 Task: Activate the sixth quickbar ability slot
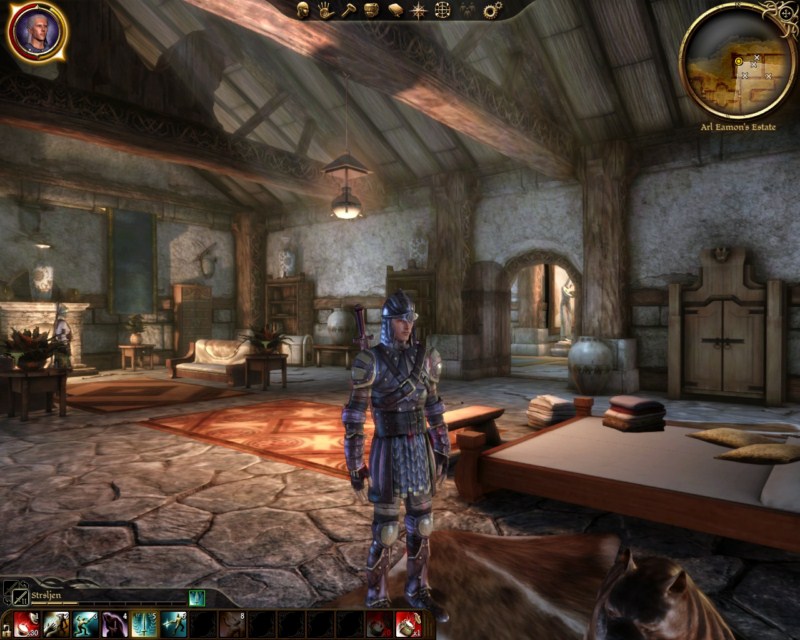coord(174,625)
